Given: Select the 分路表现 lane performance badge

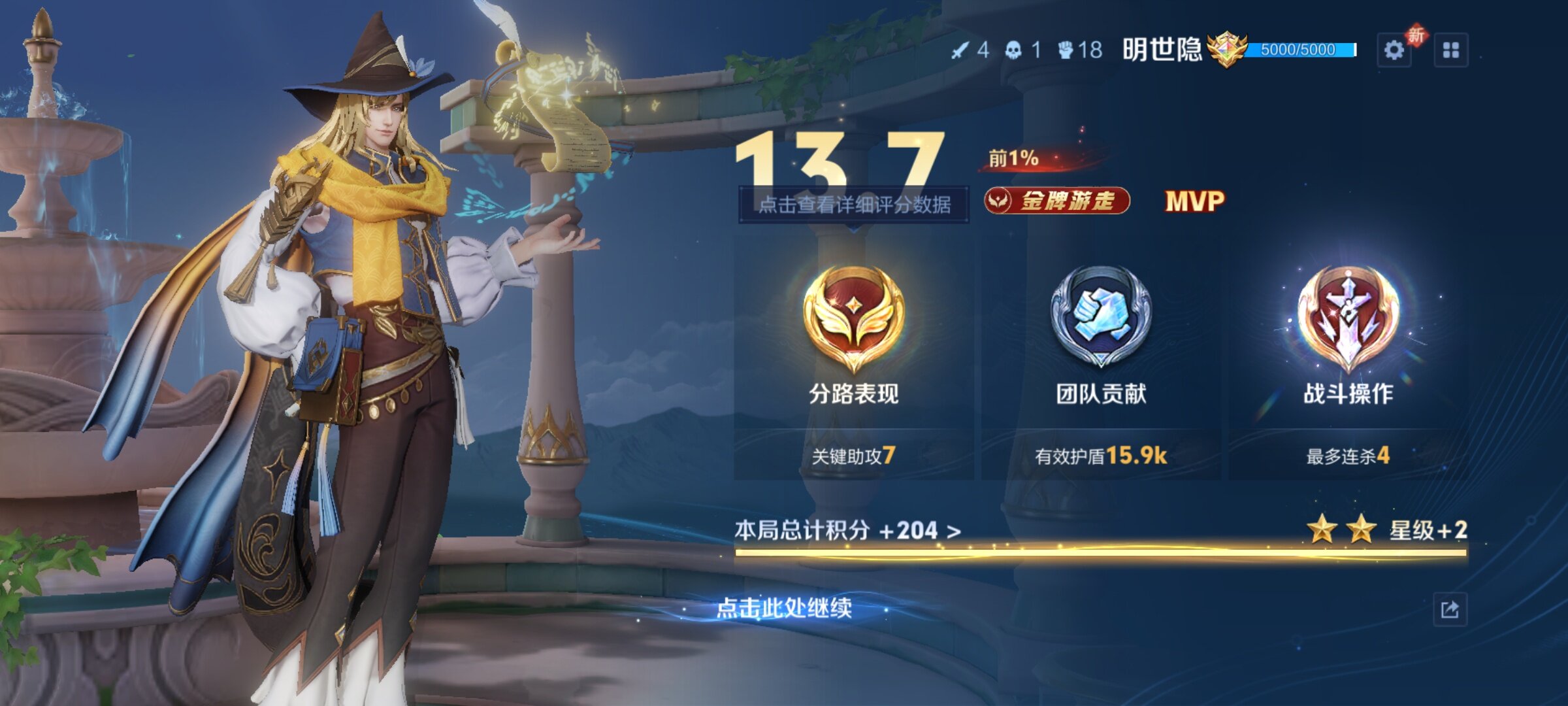Looking at the screenshot, I should (x=853, y=320).
